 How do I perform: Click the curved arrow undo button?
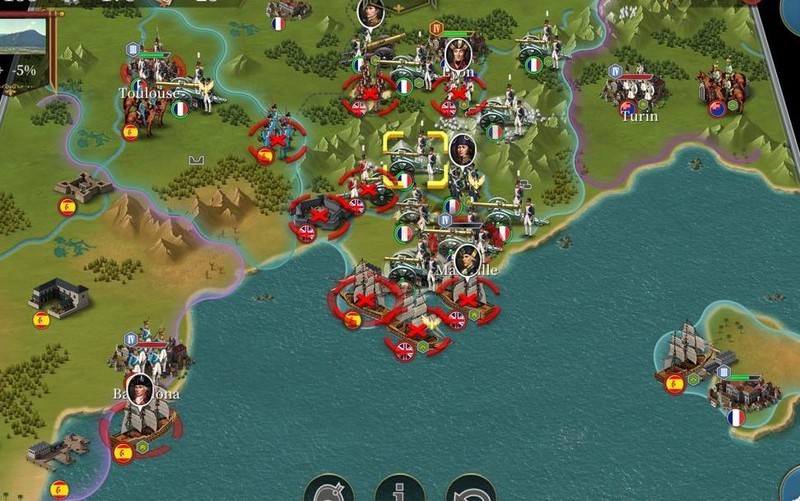point(470,490)
